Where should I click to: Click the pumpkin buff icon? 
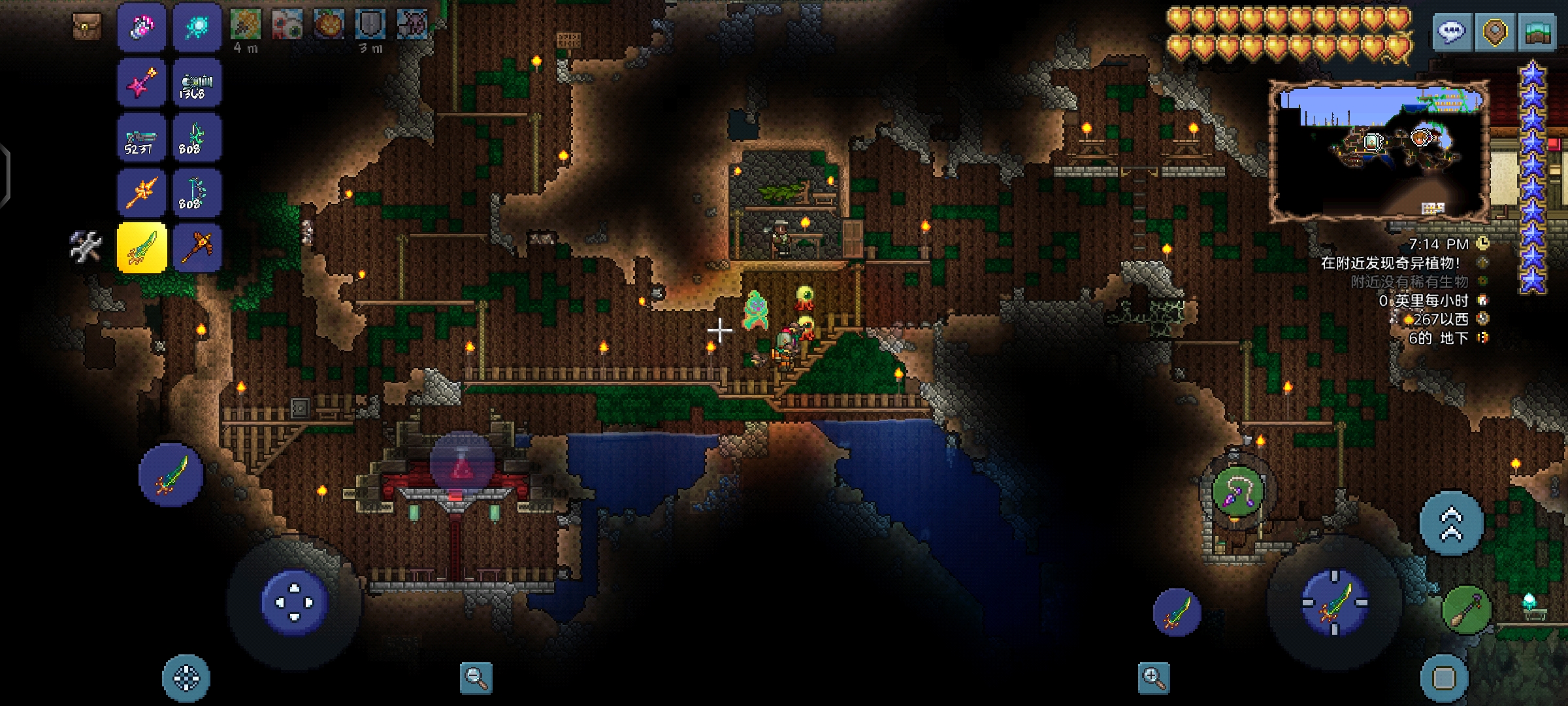pos(329,25)
